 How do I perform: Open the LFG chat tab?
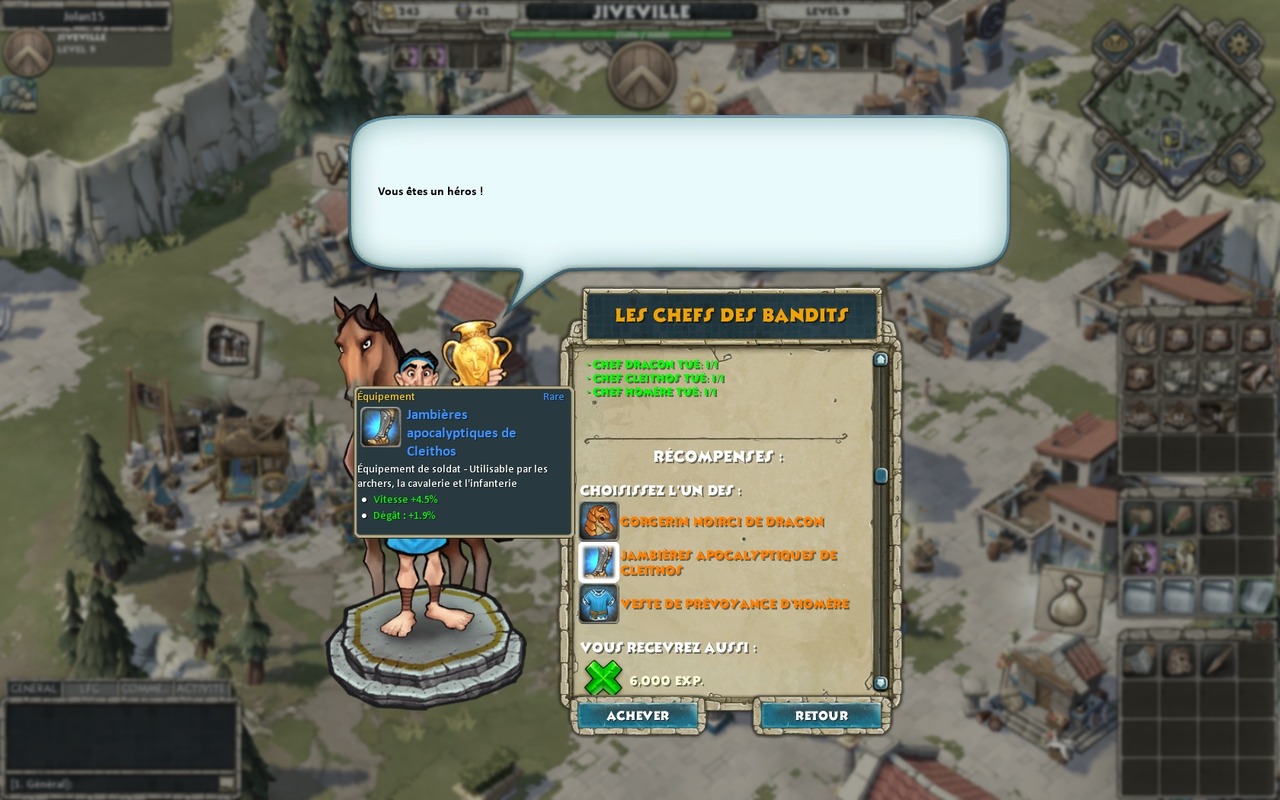(x=88, y=689)
